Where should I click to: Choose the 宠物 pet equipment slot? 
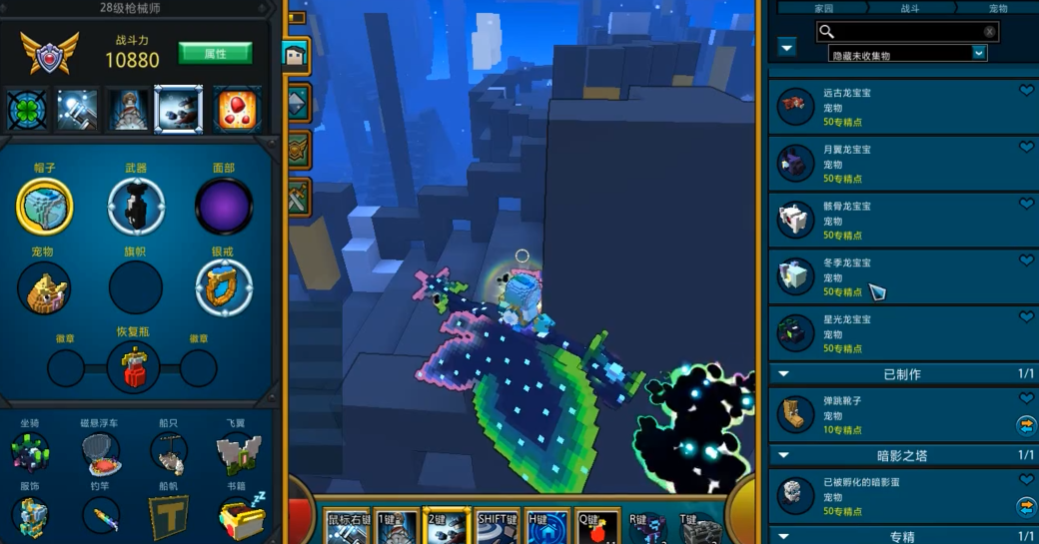point(44,289)
